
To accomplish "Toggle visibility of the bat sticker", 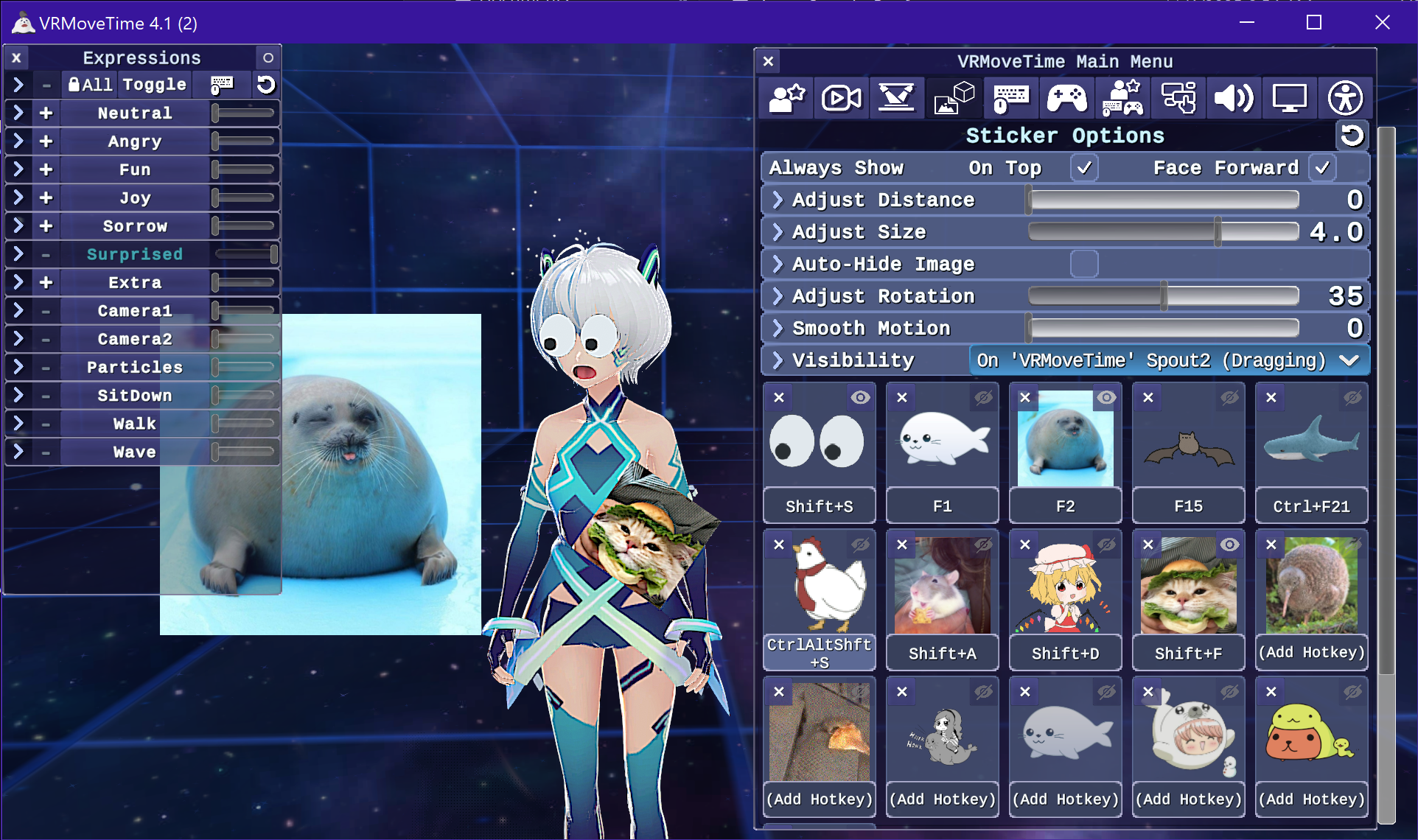I will click(1229, 398).
